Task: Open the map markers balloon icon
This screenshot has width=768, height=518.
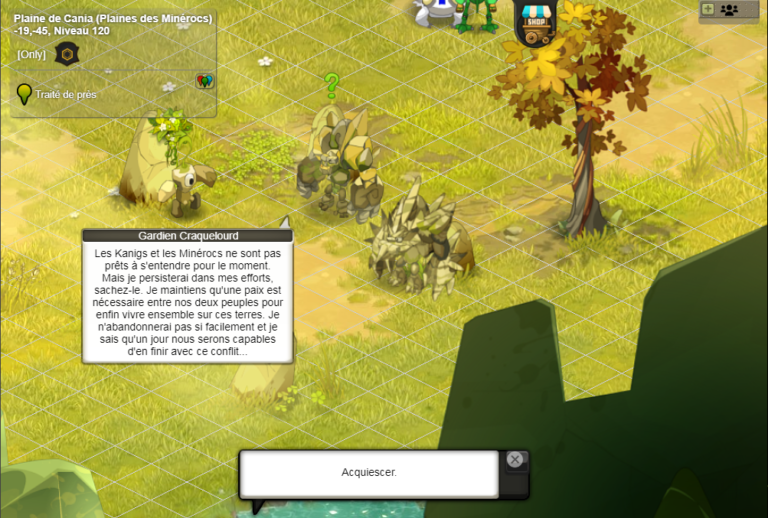Action: tap(205, 81)
